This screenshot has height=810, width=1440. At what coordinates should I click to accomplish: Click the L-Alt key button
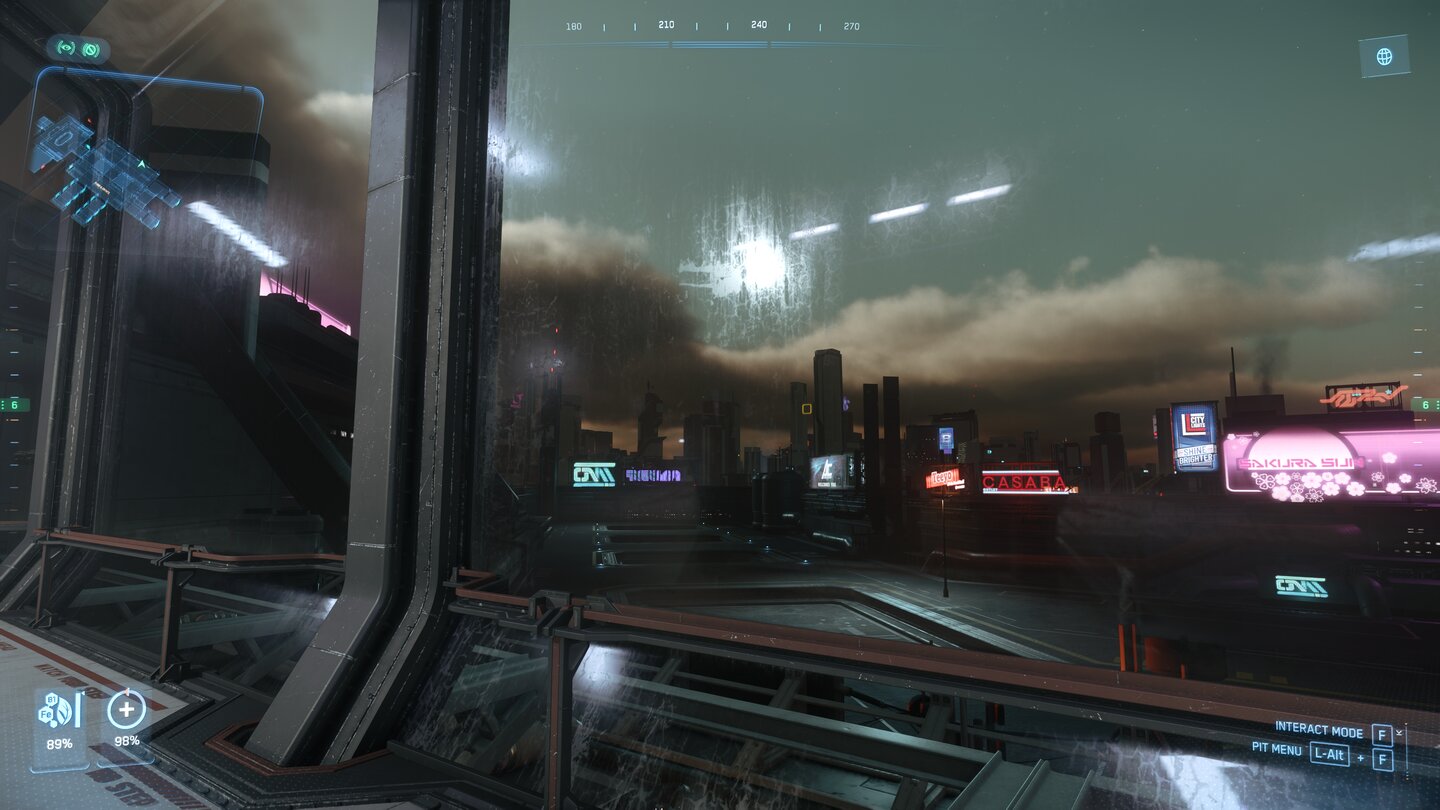tap(1329, 754)
